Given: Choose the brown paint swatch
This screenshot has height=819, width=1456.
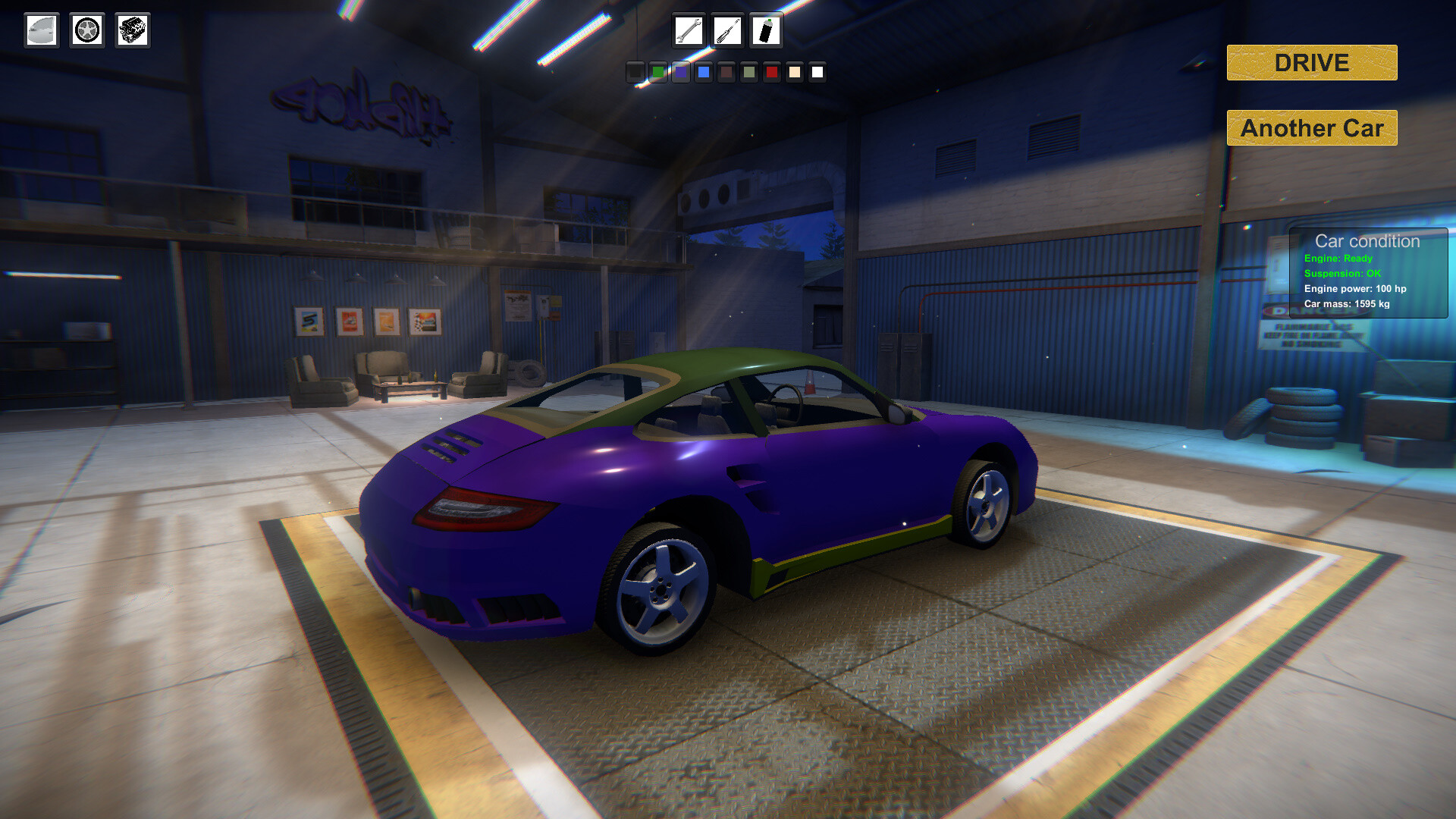Looking at the screenshot, I should click(726, 73).
